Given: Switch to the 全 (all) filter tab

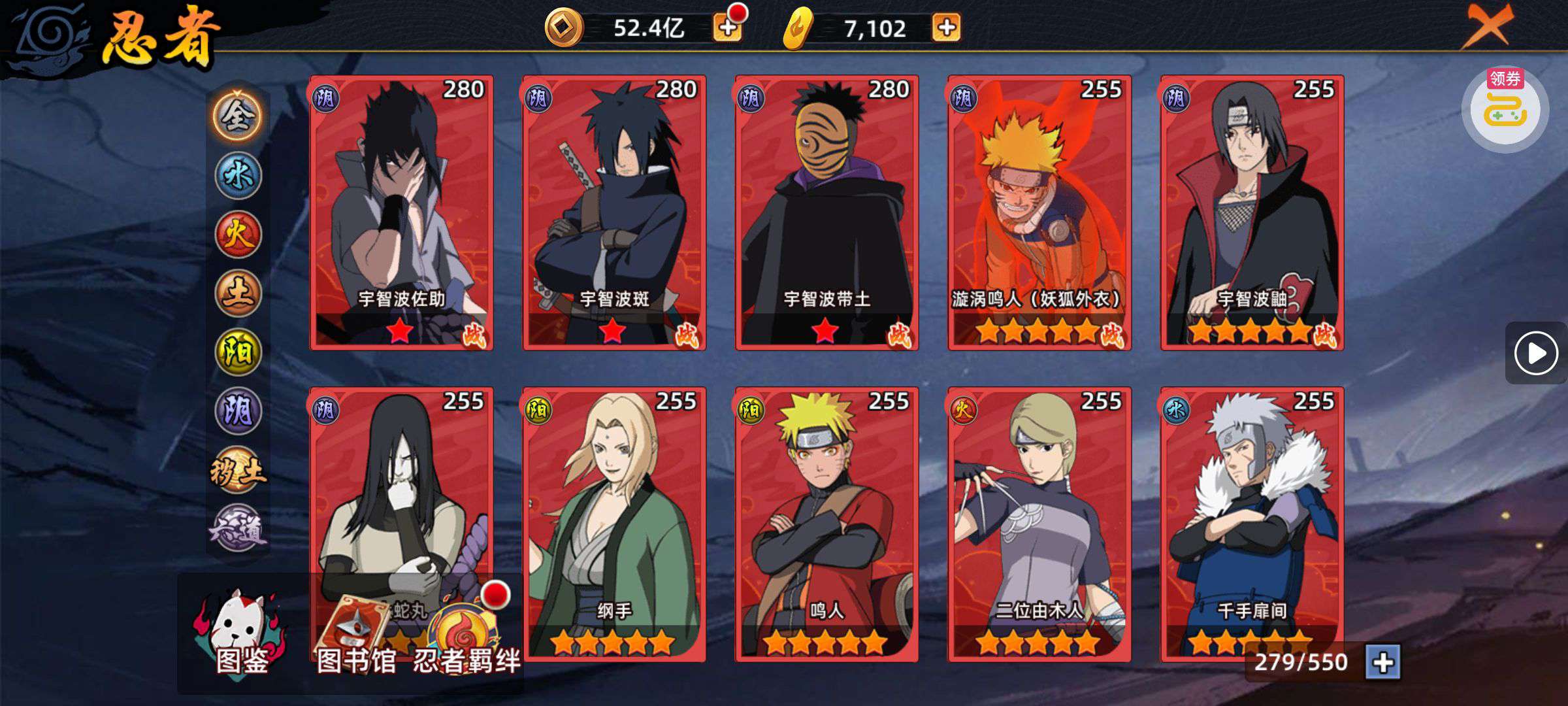Looking at the screenshot, I should click(x=237, y=116).
